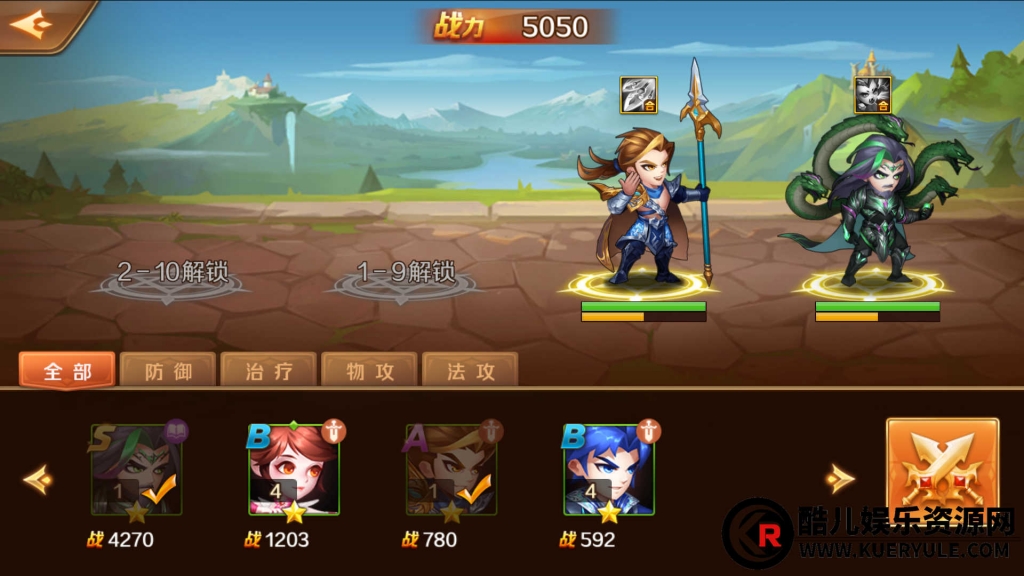Switch to the 全部 tab
The image size is (1024, 576).
[x=67, y=371]
